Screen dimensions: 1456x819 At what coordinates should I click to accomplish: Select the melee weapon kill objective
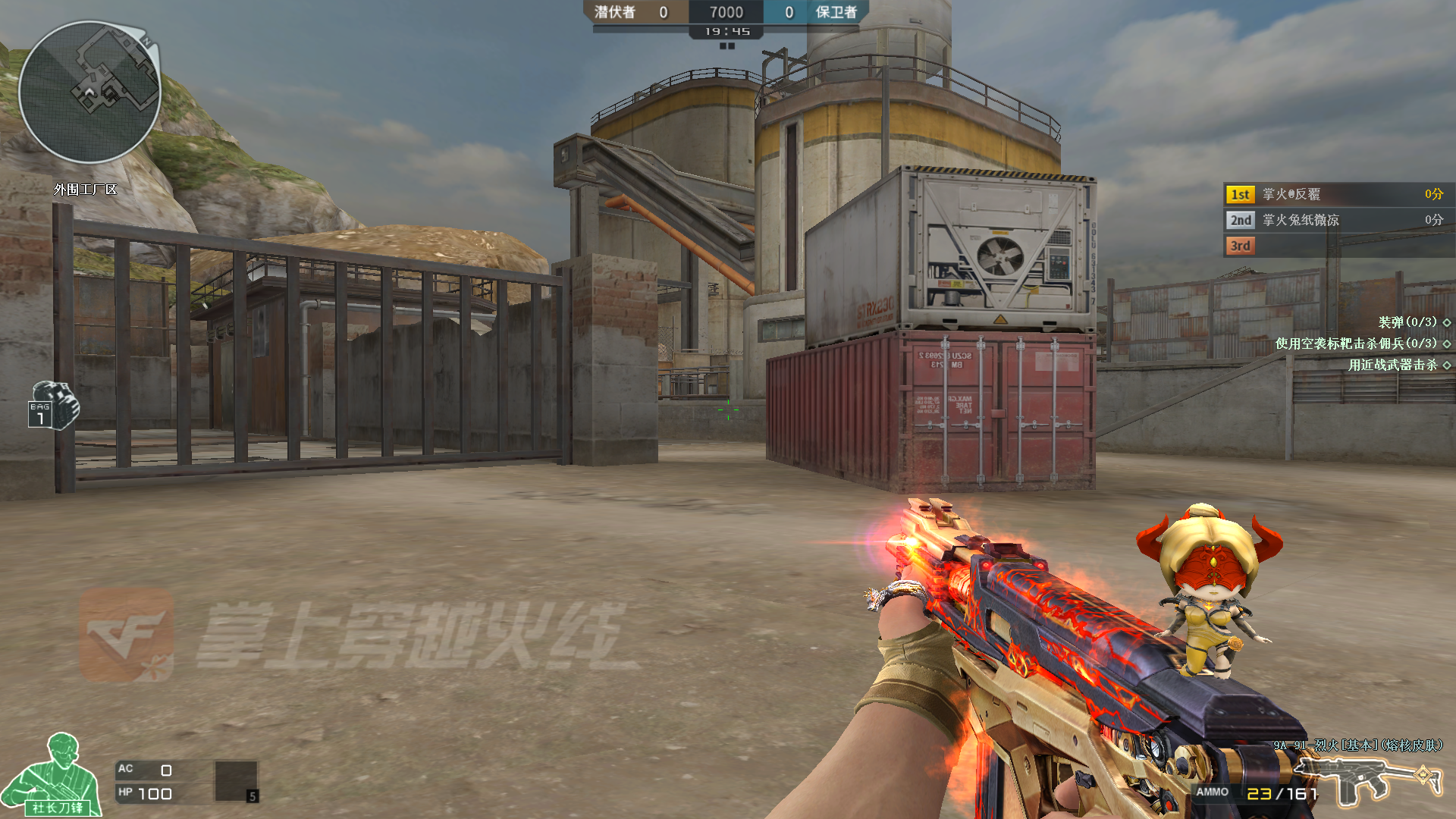coord(1397,365)
